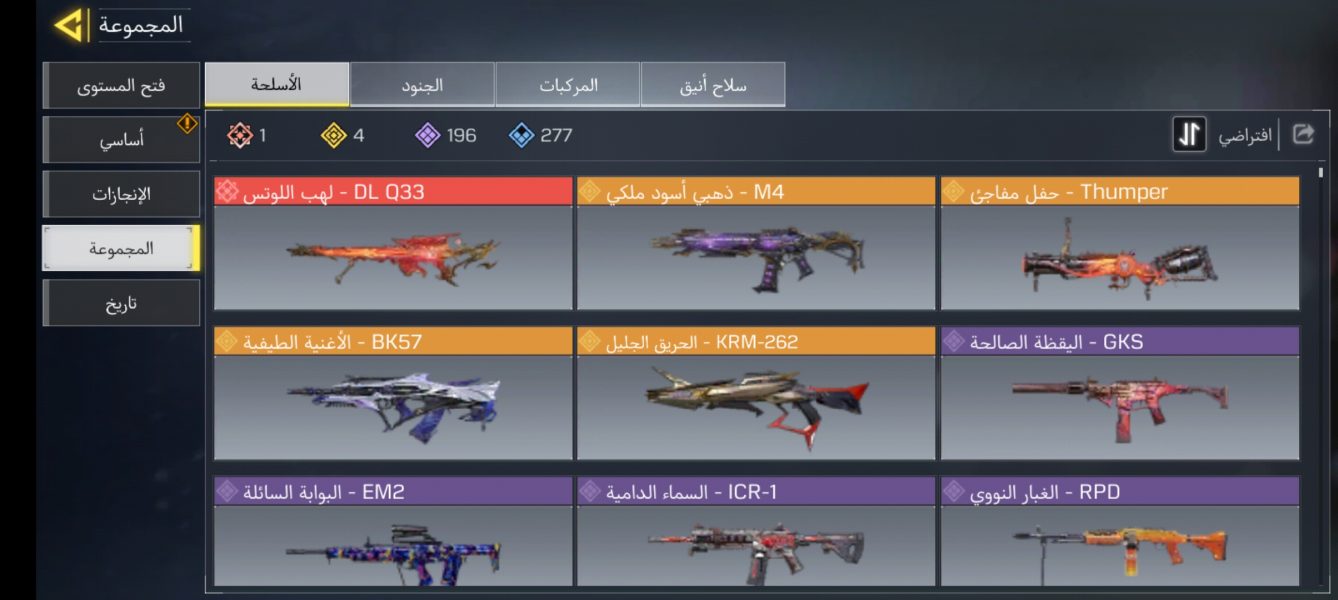Open the المركبات tab
This screenshot has width=1338, height=600.
(568, 85)
